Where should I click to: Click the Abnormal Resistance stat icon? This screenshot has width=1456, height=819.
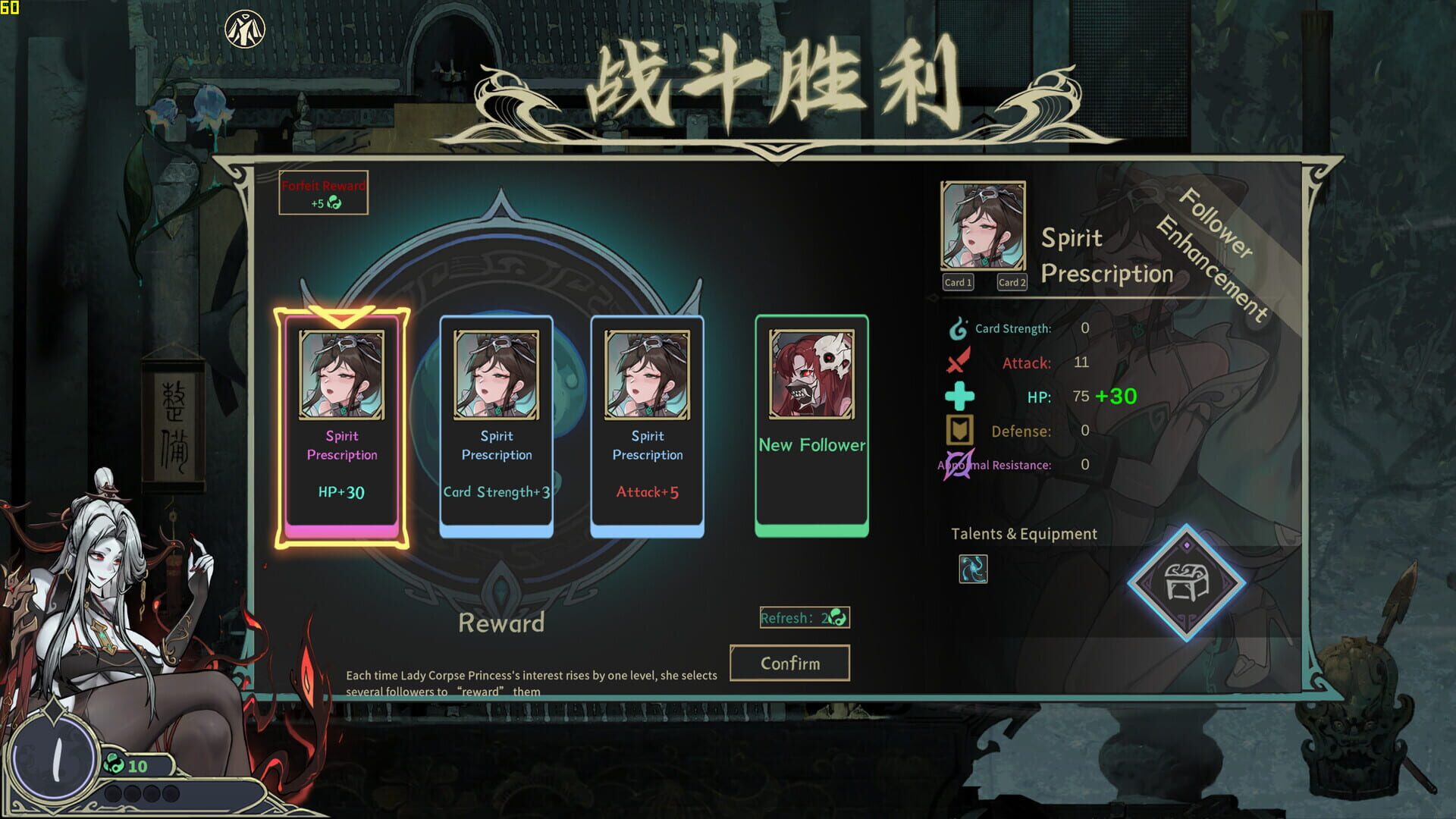pyautogui.click(x=958, y=464)
